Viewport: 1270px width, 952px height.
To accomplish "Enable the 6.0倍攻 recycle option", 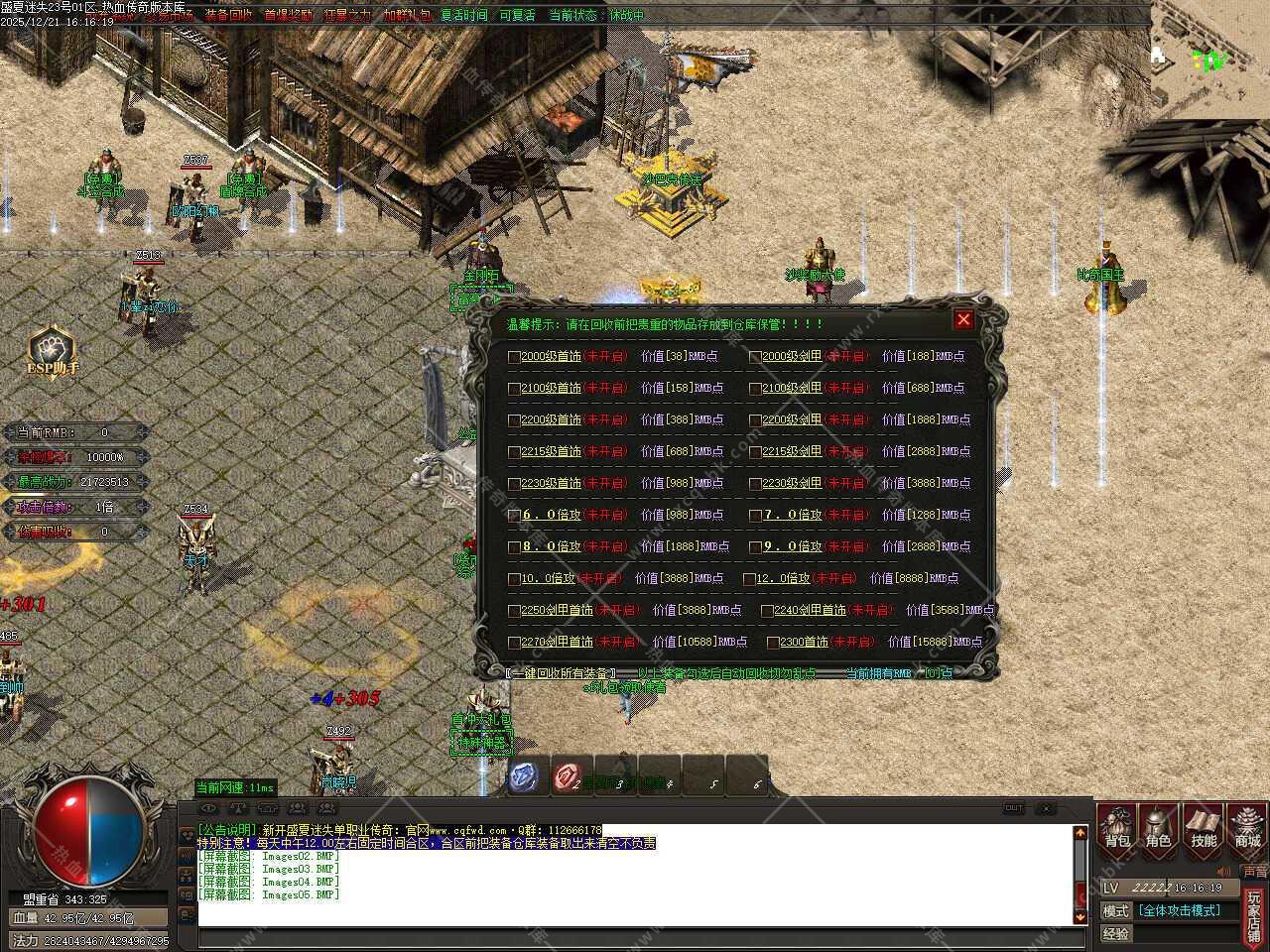I will click(x=514, y=516).
